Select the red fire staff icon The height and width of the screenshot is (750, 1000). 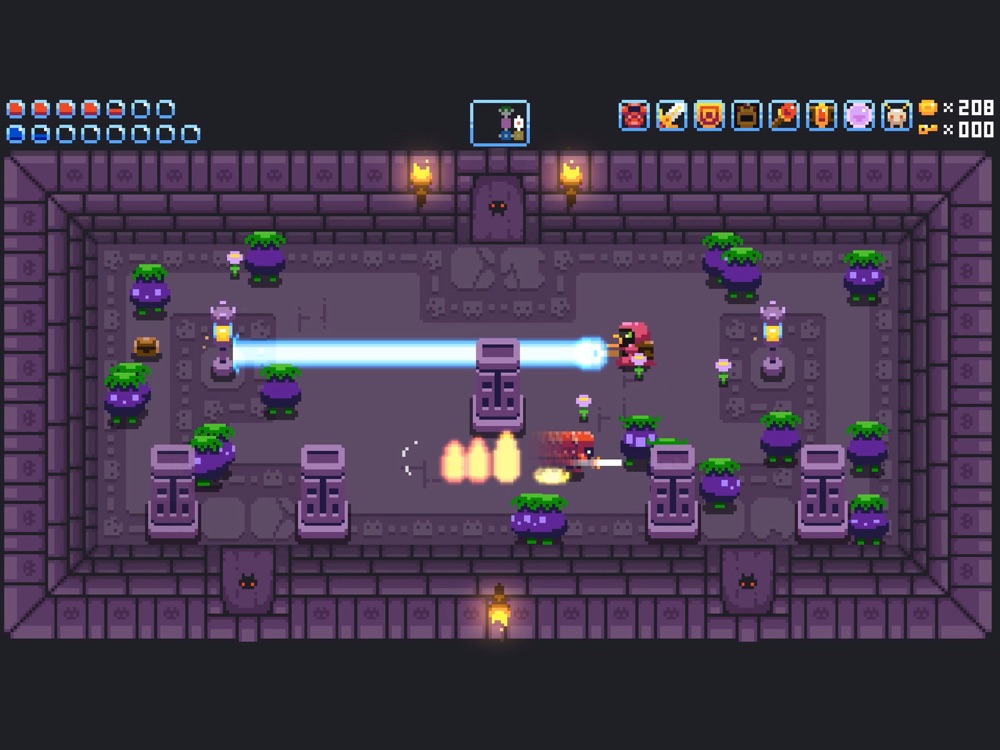pos(784,116)
